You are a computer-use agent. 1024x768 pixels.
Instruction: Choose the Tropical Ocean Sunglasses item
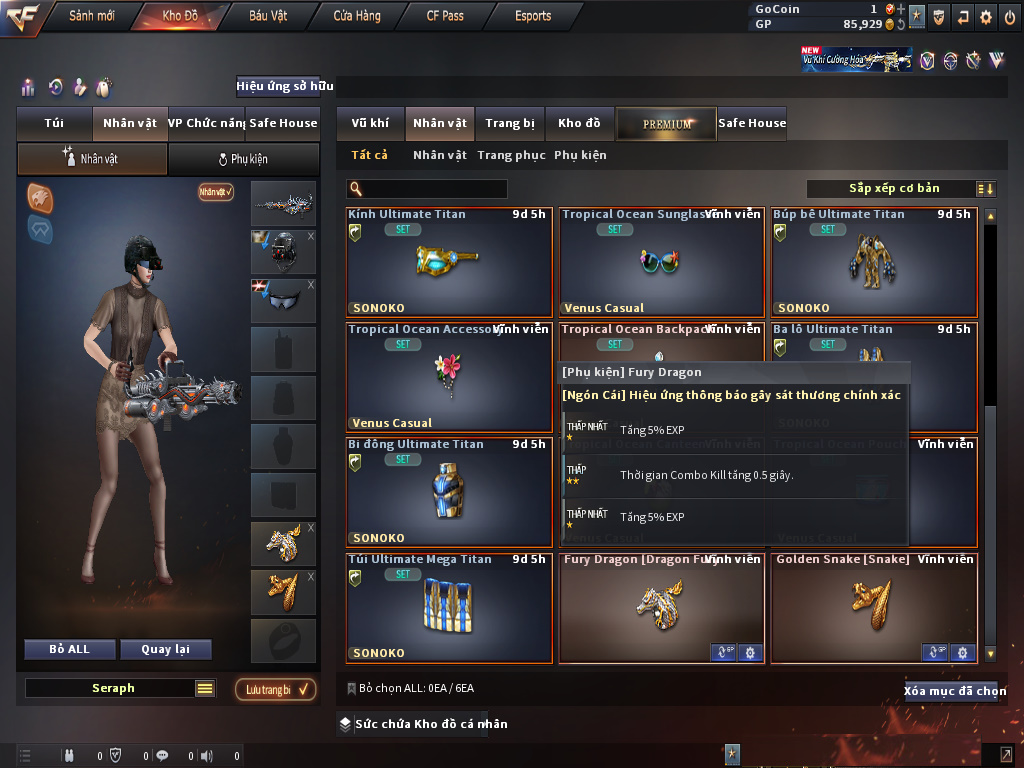661,262
